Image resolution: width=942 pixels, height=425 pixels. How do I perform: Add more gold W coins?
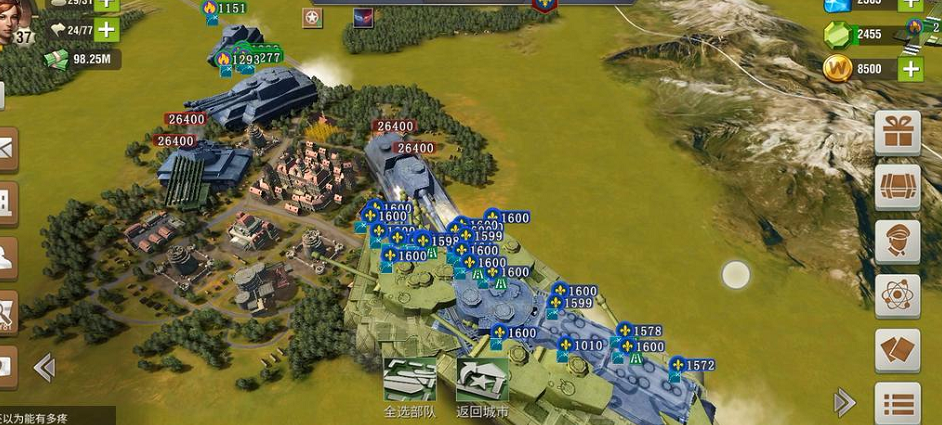click(910, 68)
